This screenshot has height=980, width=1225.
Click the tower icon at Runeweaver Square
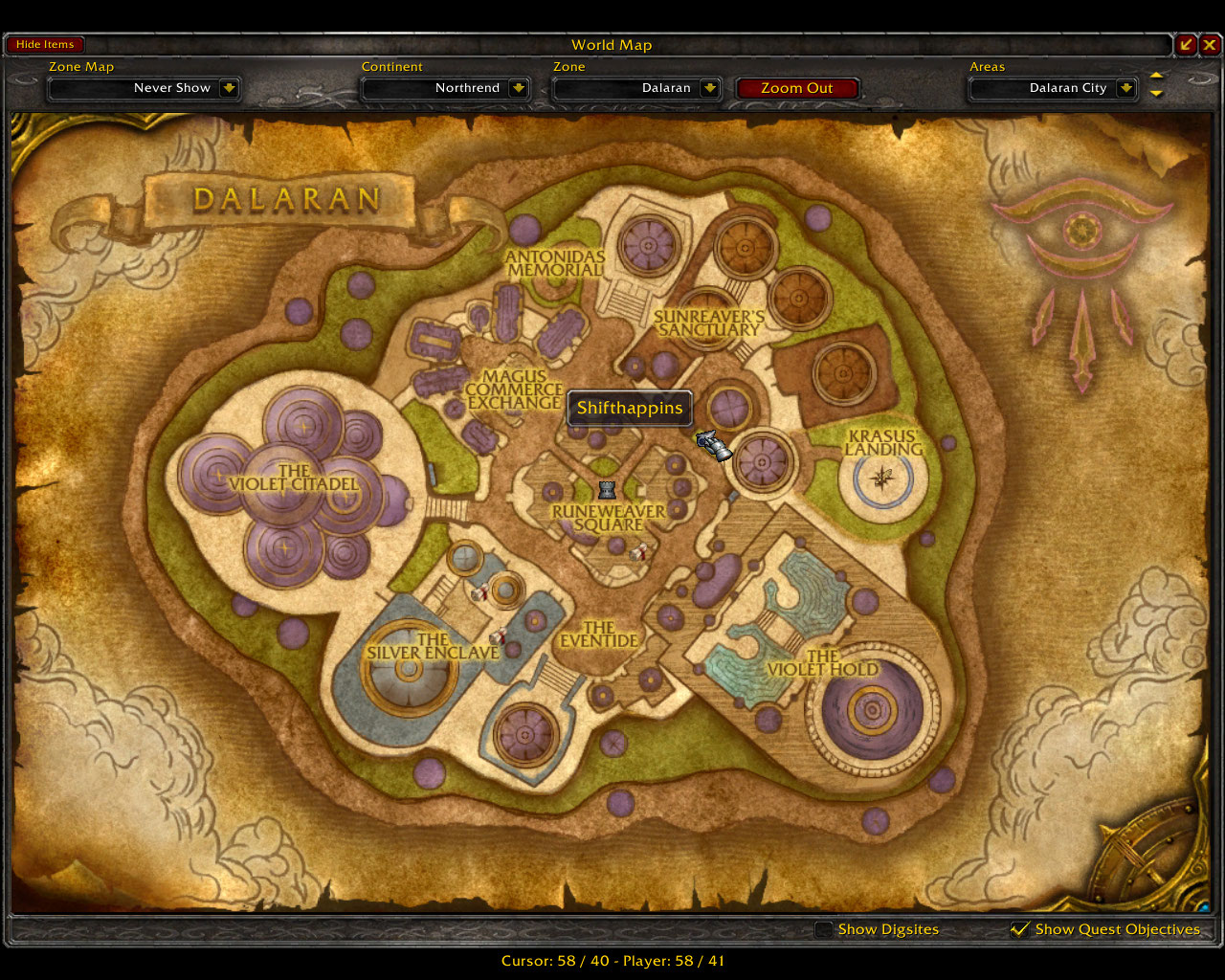click(x=608, y=490)
